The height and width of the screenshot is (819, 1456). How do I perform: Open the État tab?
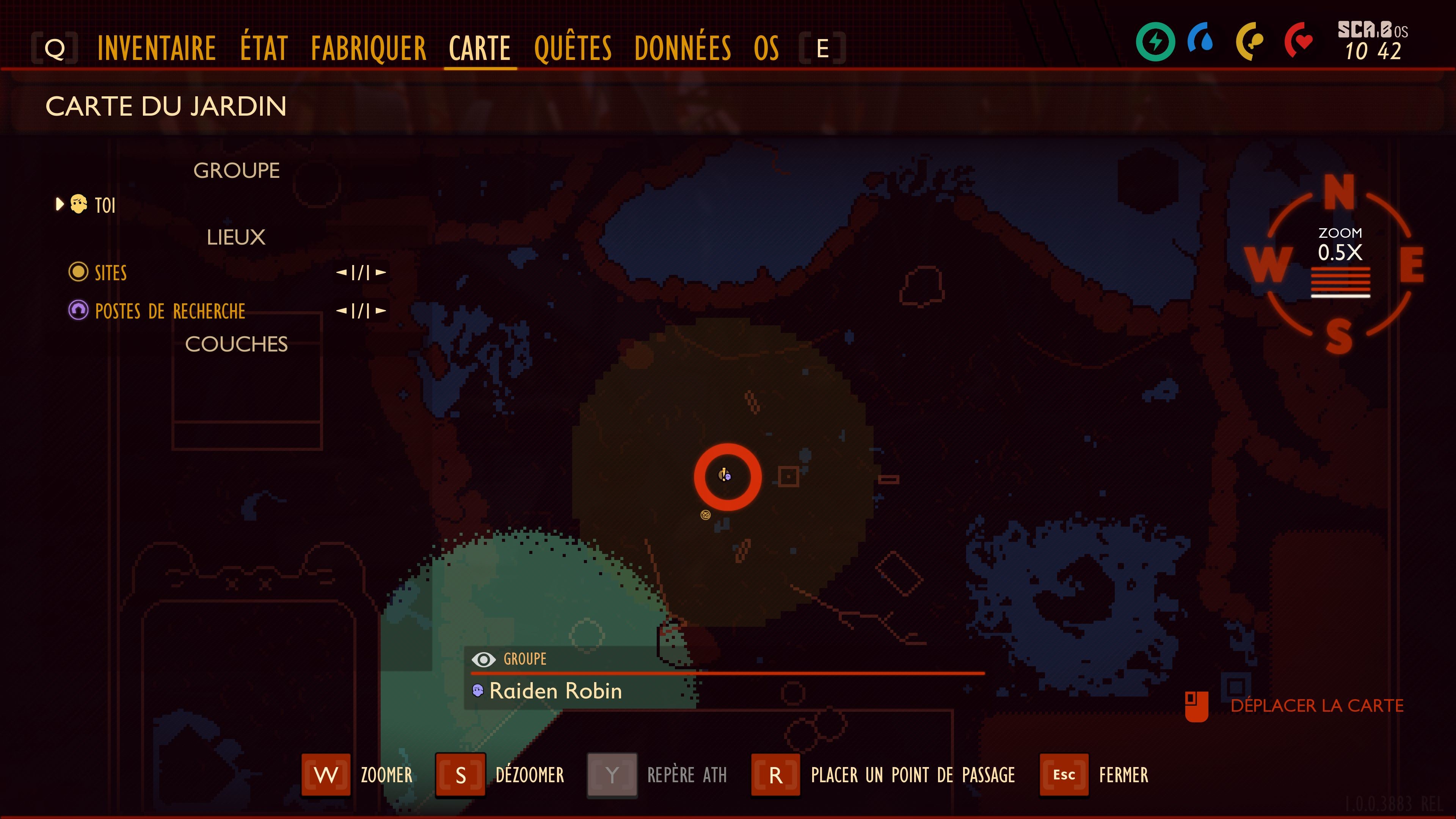point(264,48)
